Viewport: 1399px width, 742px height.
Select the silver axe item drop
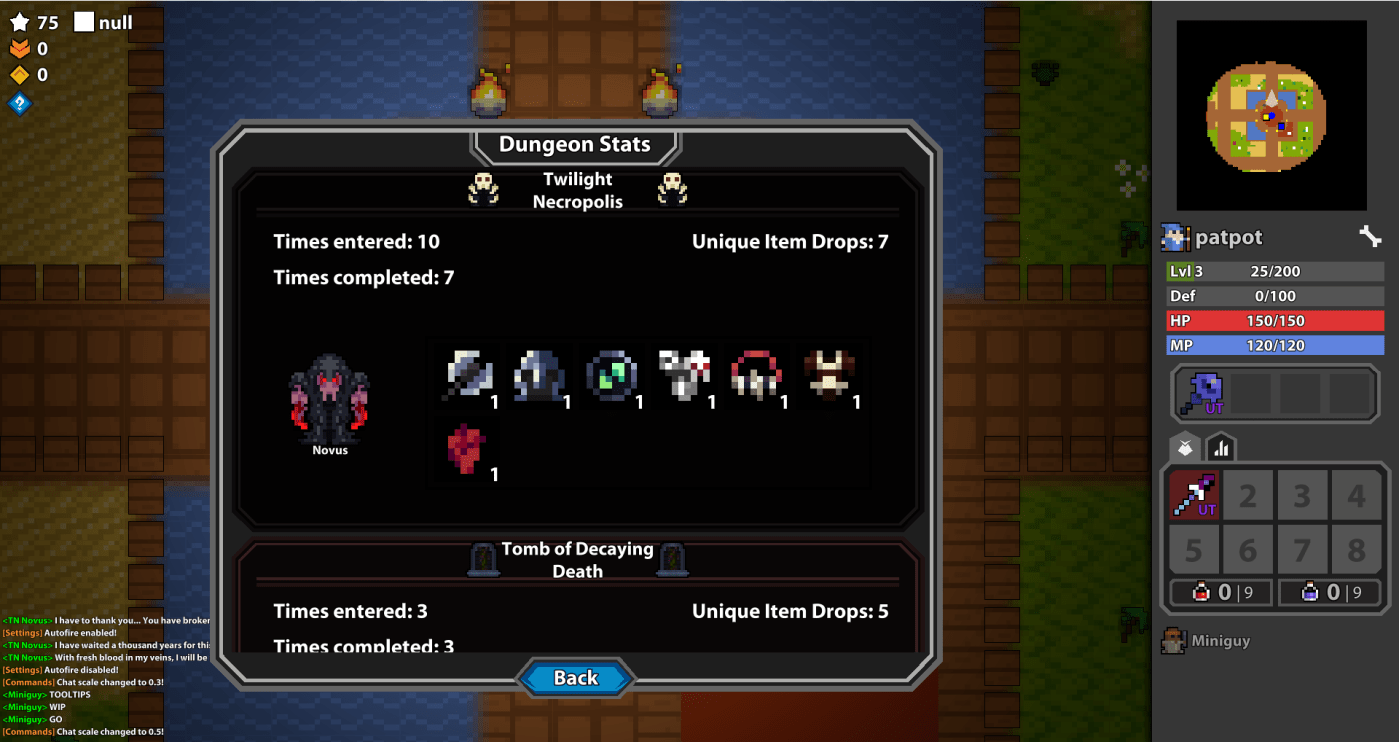pos(468,374)
